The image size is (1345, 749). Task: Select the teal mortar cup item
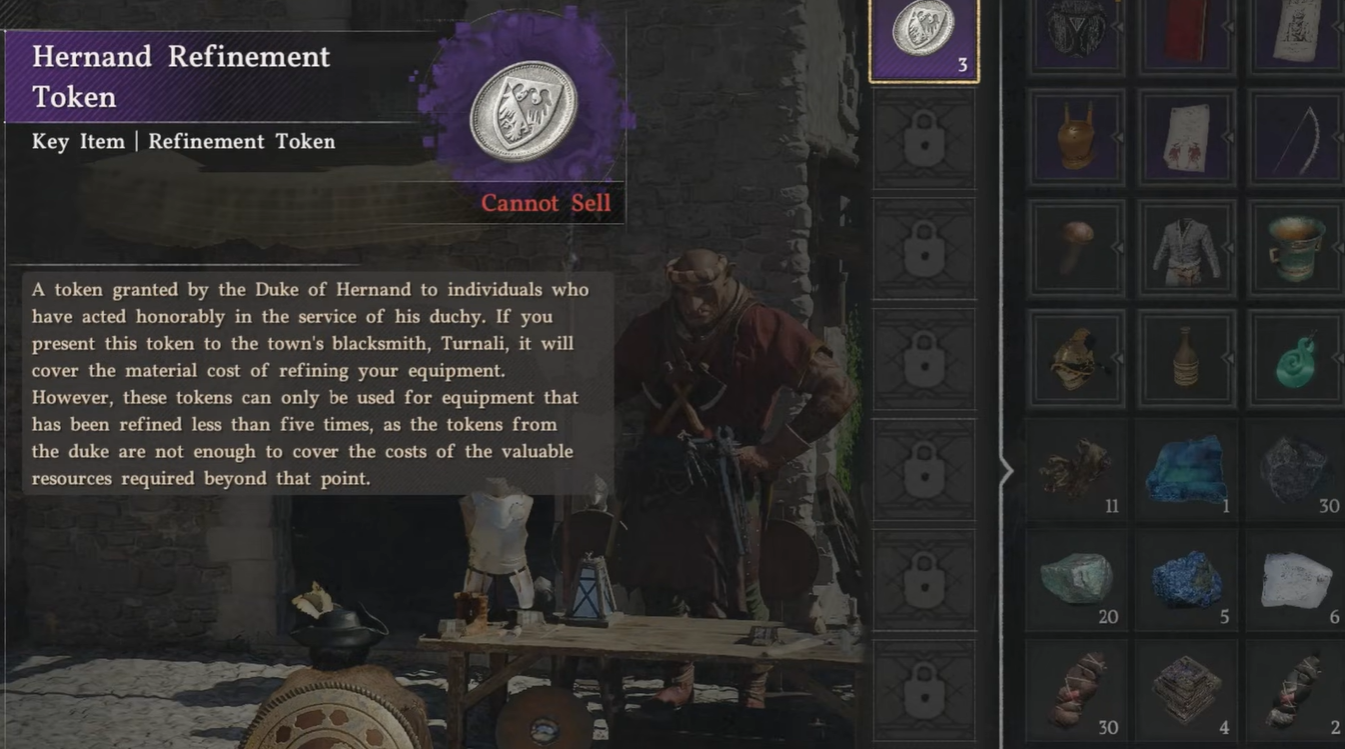pyautogui.click(x=1297, y=247)
